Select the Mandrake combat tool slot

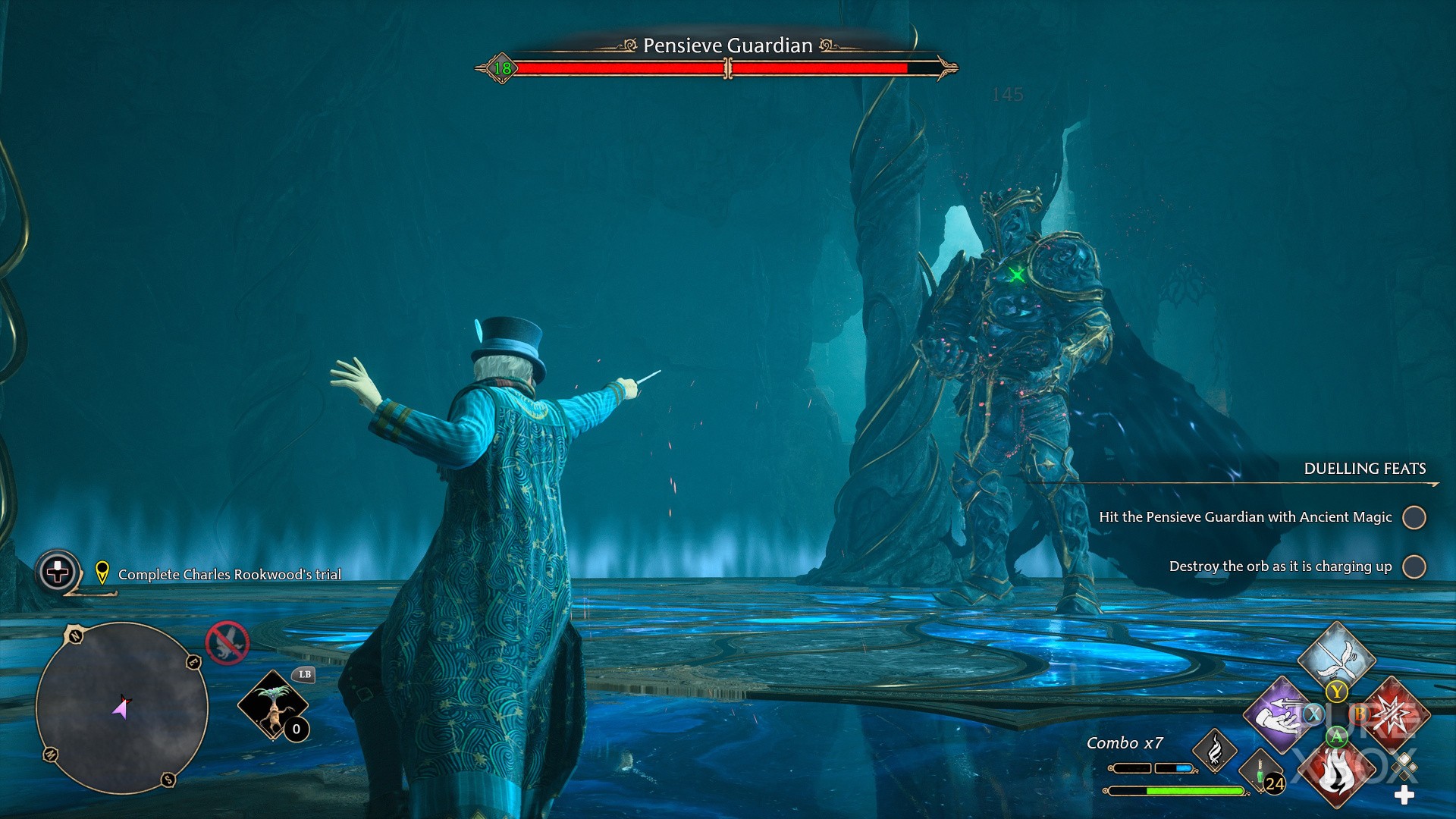[273, 705]
